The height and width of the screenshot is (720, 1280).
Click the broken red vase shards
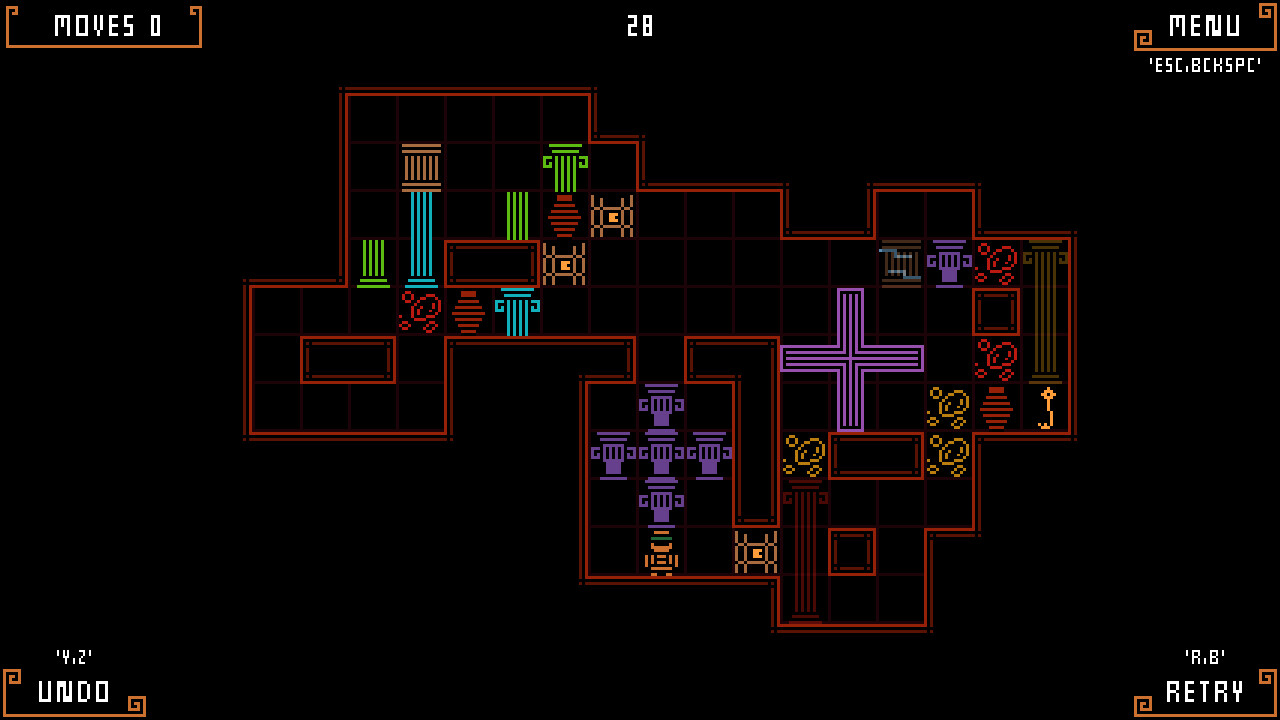click(419, 312)
